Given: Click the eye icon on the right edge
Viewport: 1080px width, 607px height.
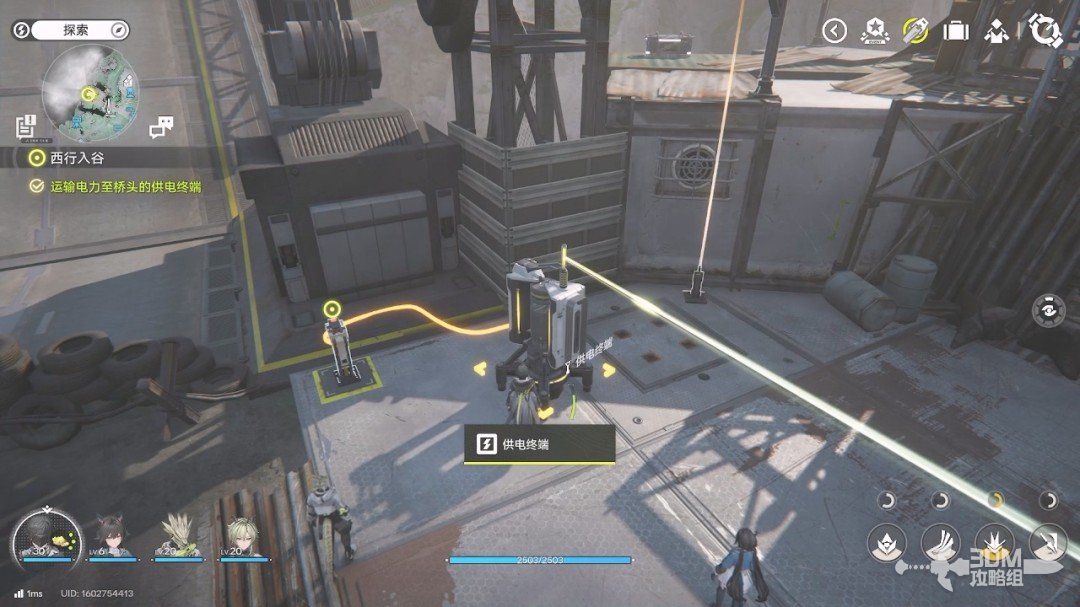Looking at the screenshot, I should (1047, 310).
